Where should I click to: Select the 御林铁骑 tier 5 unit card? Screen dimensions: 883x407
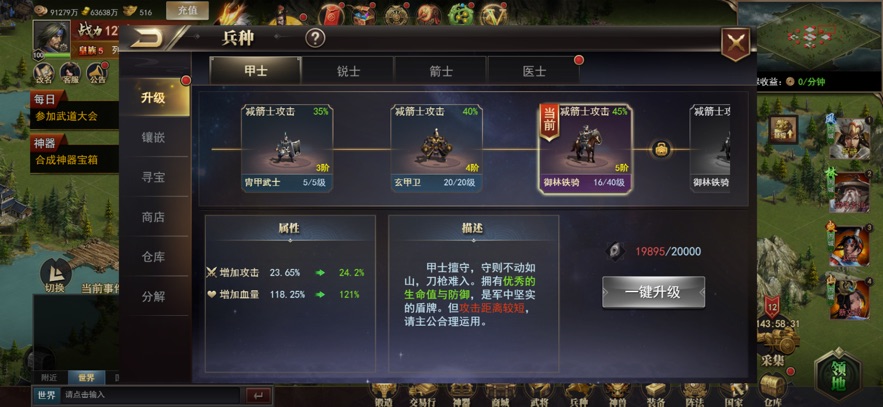(x=585, y=148)
